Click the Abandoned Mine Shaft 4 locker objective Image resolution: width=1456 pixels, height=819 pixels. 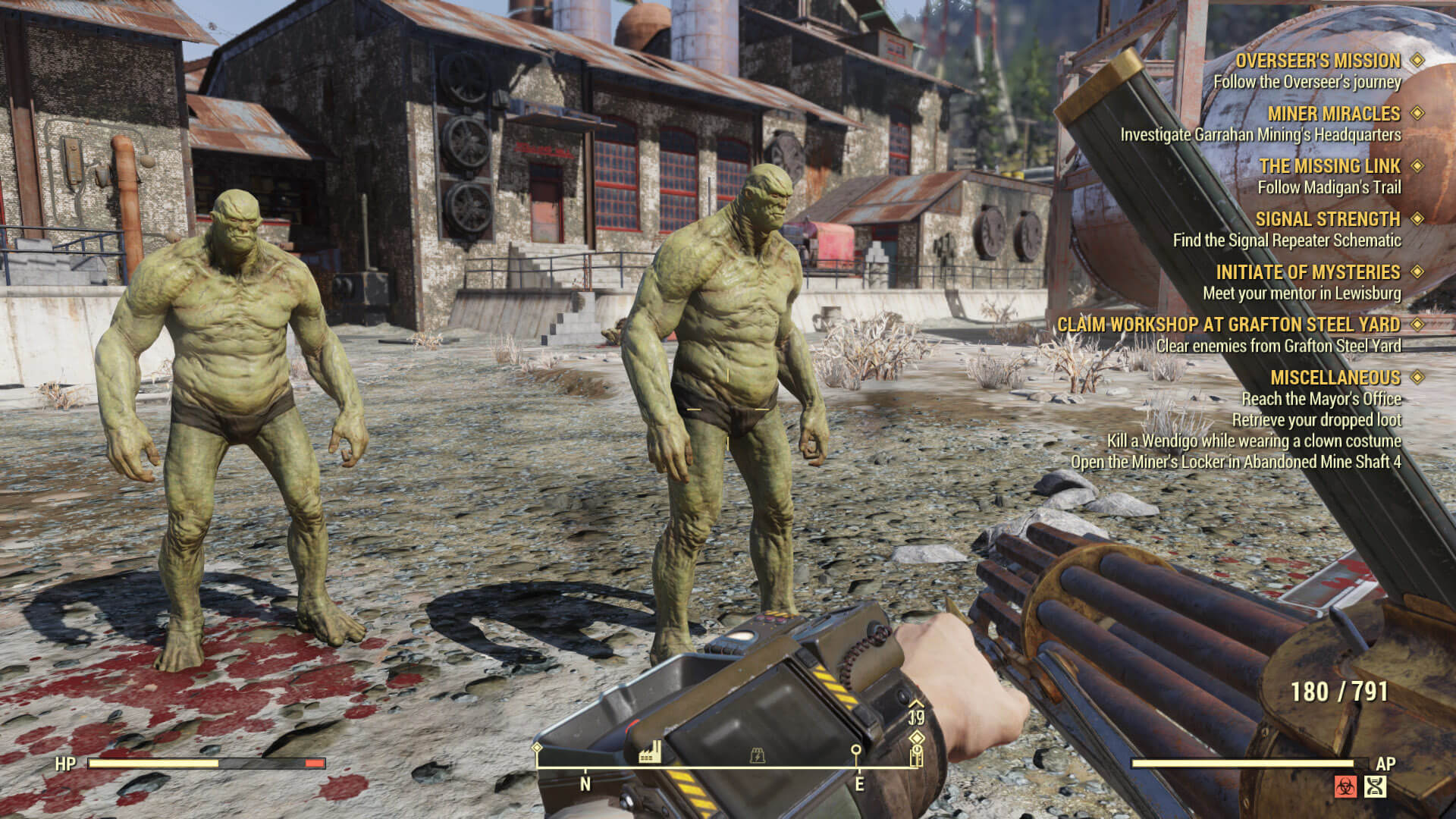tap(1235, 462)
